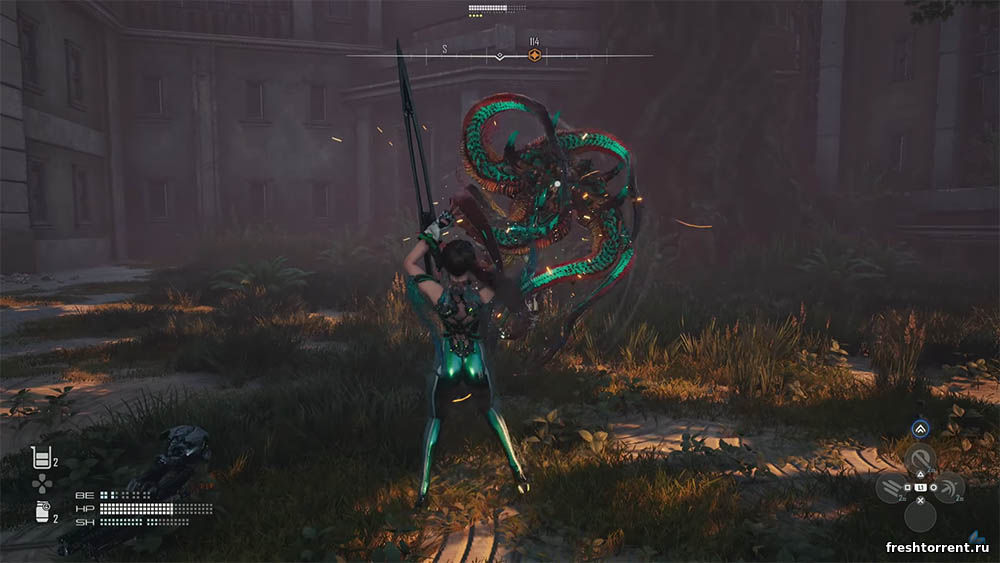Select the orange objective marker on compass

coord(534,55)
